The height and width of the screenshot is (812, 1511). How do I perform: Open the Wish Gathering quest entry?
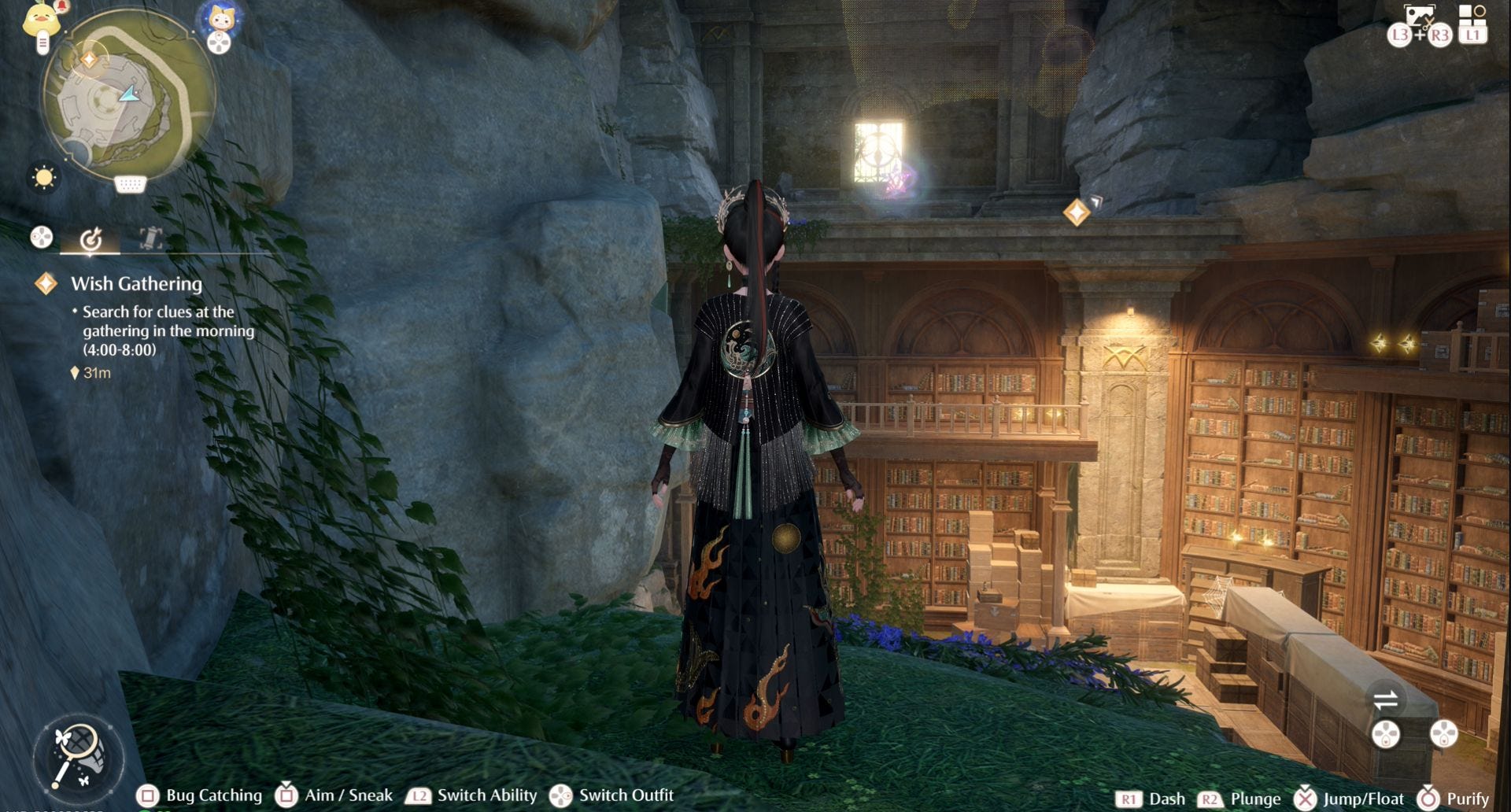tap(136, 284)
